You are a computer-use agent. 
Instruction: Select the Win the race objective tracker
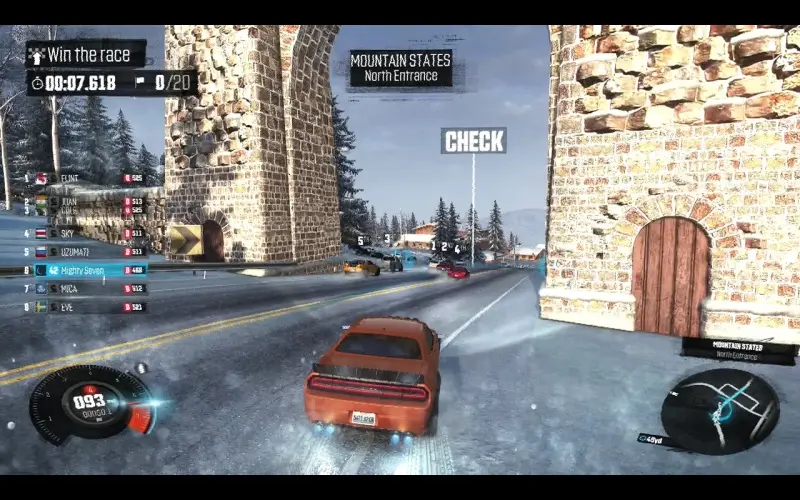86,55
